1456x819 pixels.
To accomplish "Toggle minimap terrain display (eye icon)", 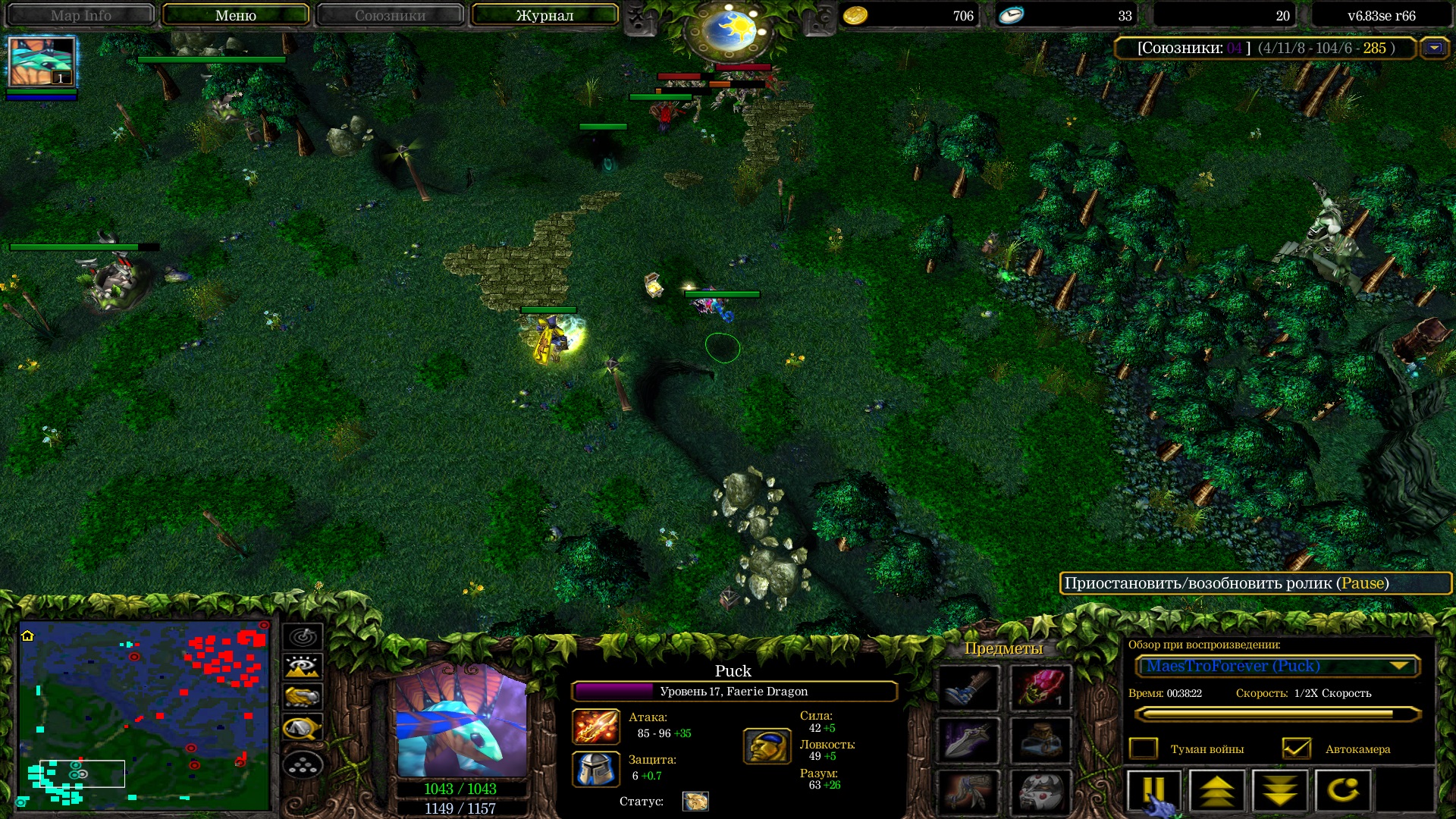I will 303,667.
